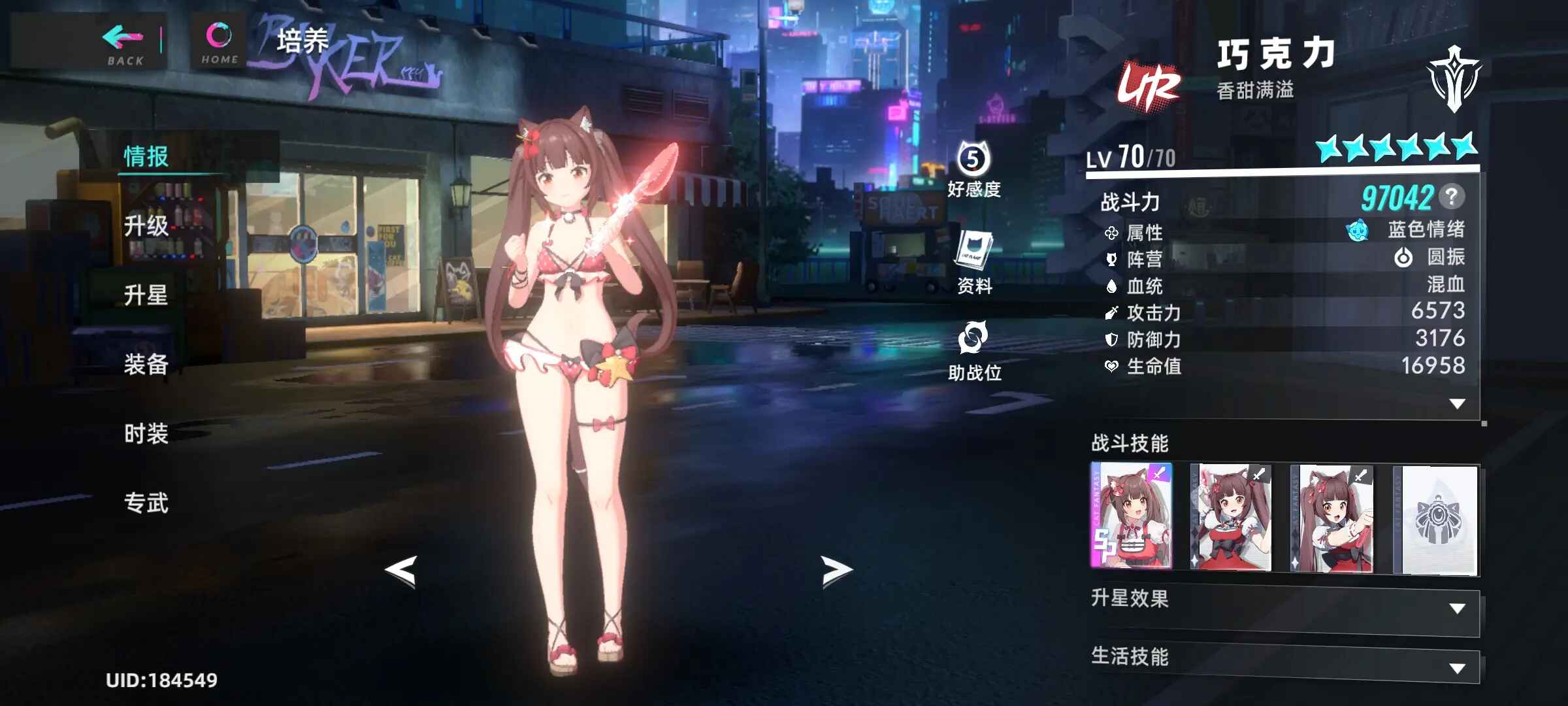Select the SP skill card

(1132, 516)
